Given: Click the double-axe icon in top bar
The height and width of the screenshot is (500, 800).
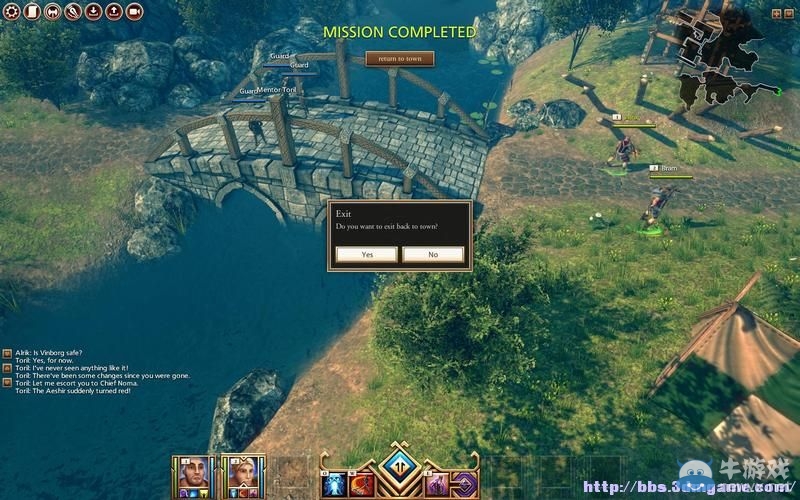Looking at the screenshot, I should [53, 12].
